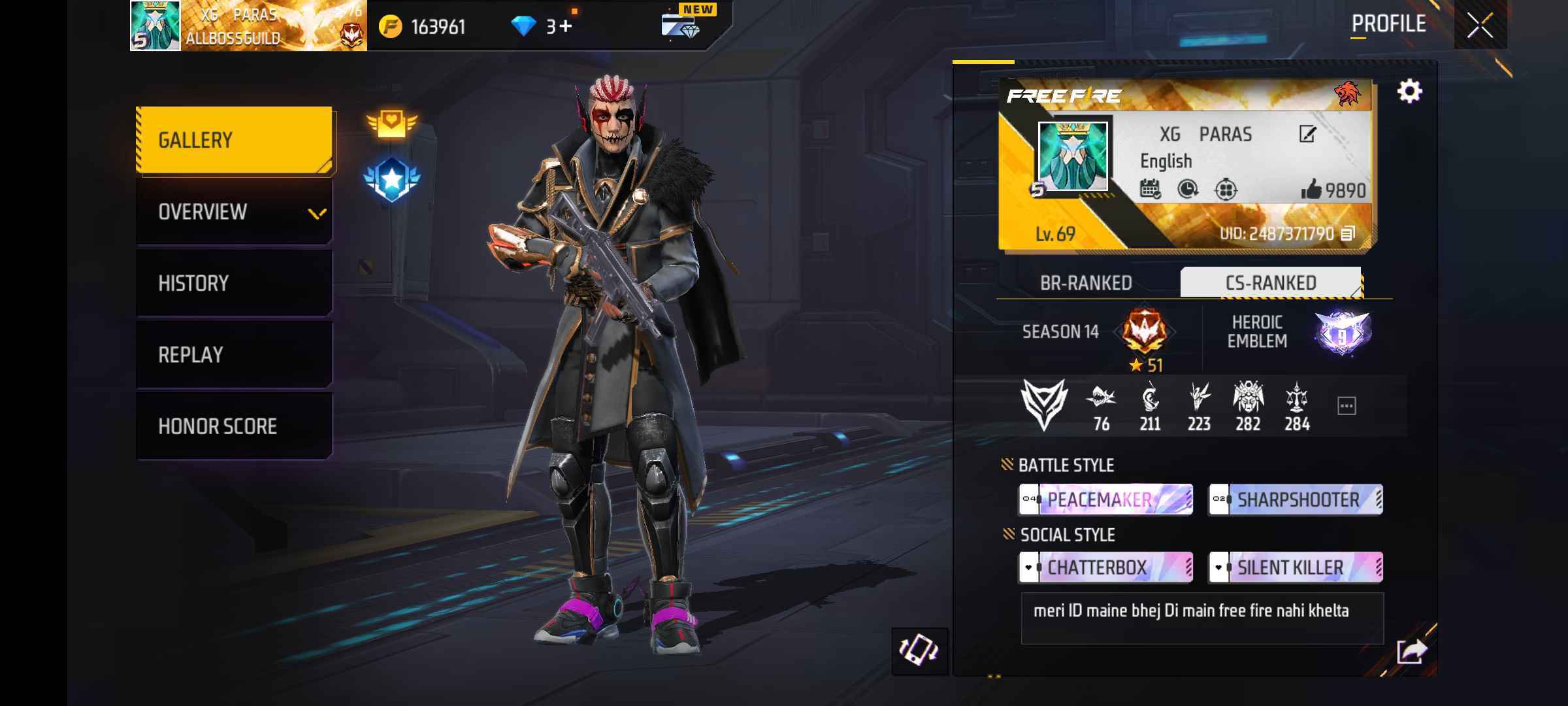
Task: Rotate the character view button
Action: click(919, 650)
